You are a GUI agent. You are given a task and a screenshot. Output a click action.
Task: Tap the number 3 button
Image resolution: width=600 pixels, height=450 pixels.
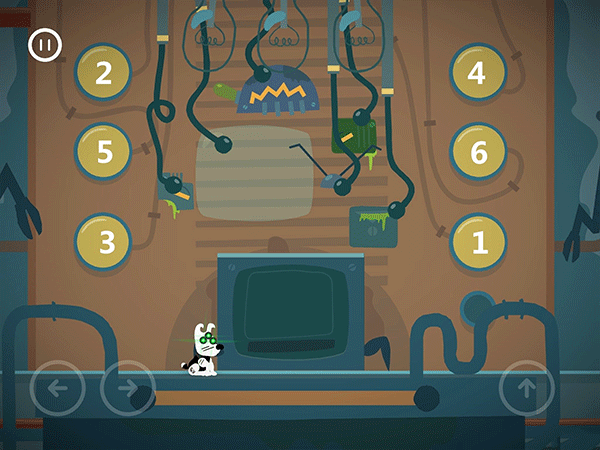click(x=103, y=242)
